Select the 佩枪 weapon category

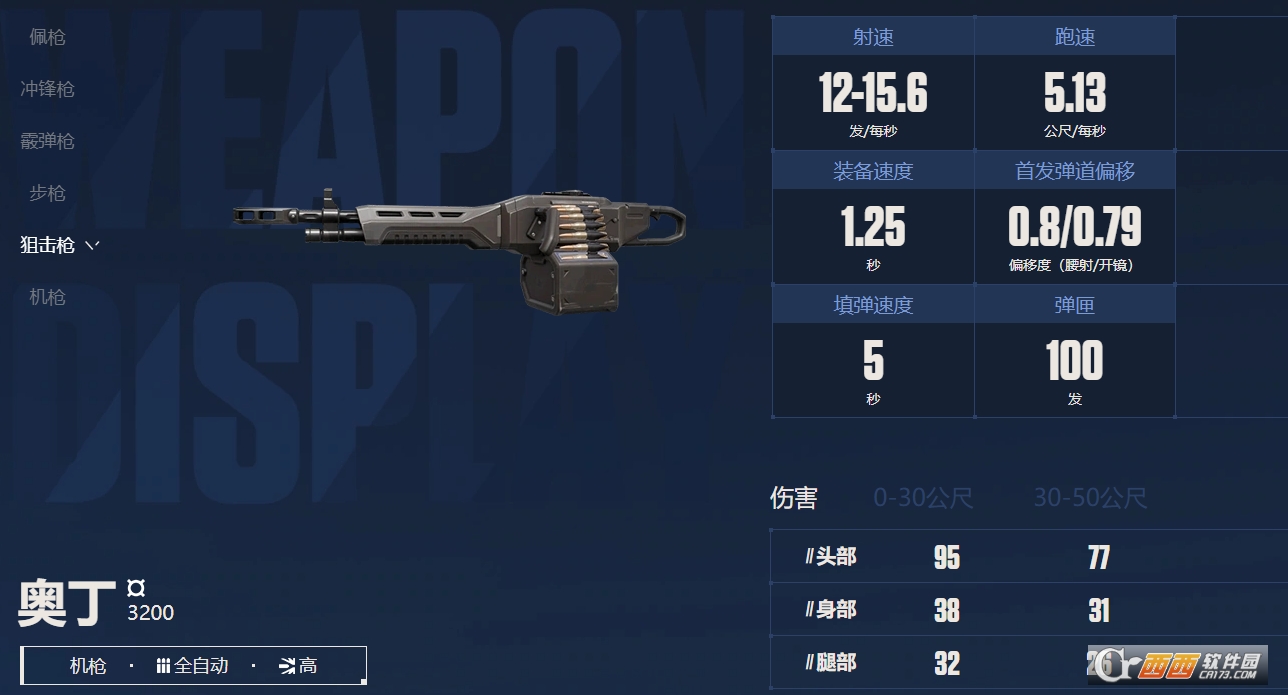47,37
